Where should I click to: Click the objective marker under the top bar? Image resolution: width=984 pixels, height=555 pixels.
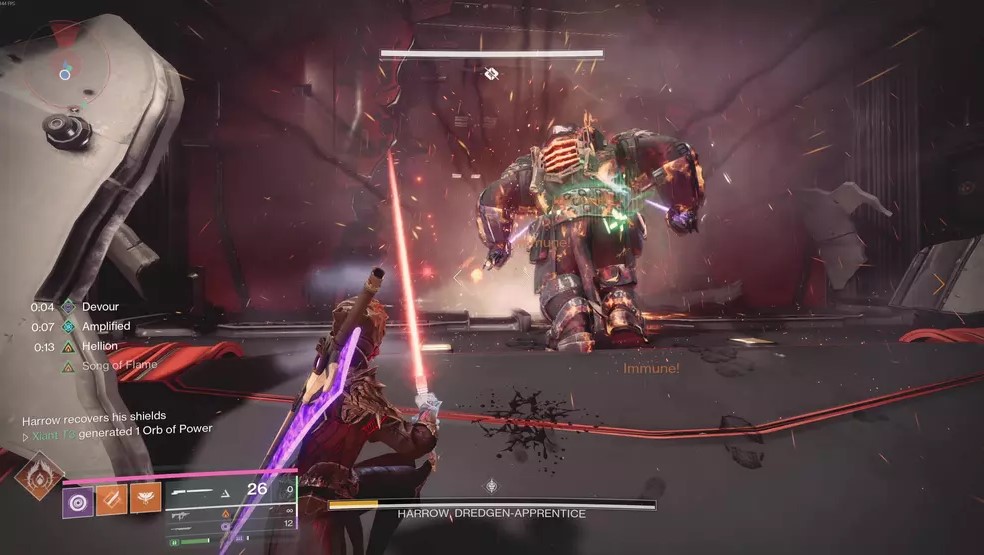click(491, 73)
